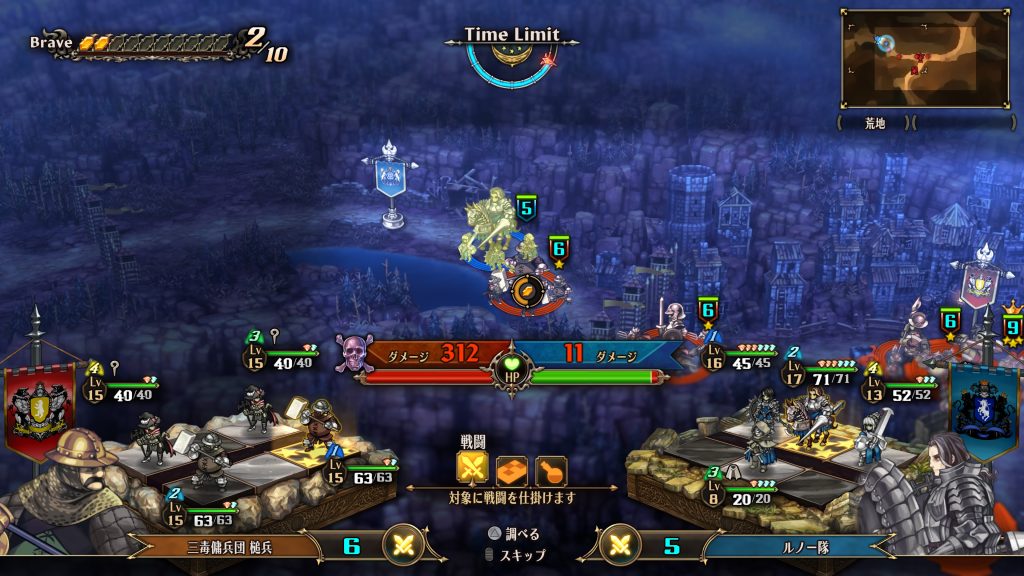This screenshot has height=576, width=1024.
Task: Open the potion flask item option
Action: pyautogui.click(x=551, y=470)
